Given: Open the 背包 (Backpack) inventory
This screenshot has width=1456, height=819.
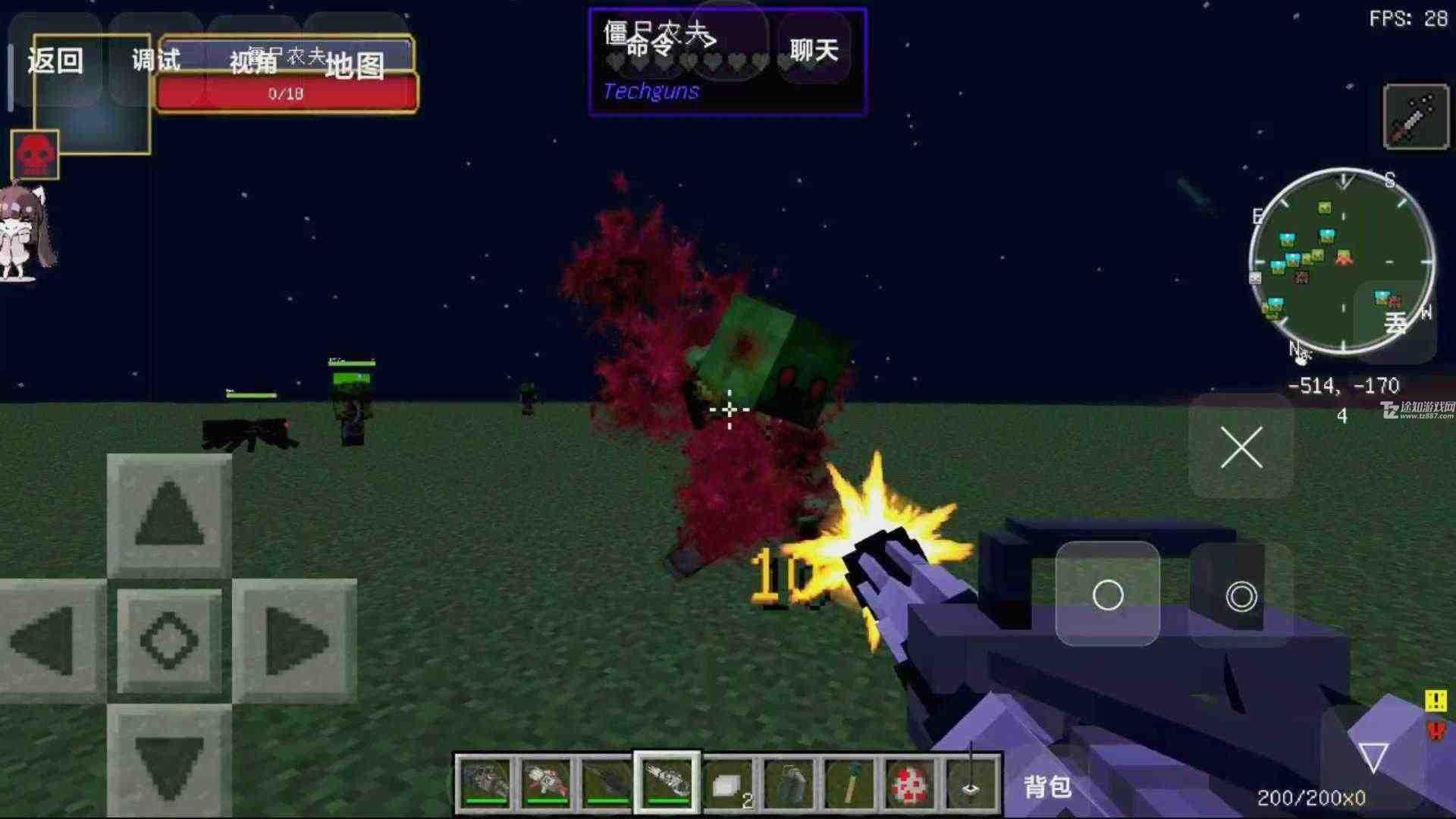Looking at the screenshot, I should point(1047,786).
